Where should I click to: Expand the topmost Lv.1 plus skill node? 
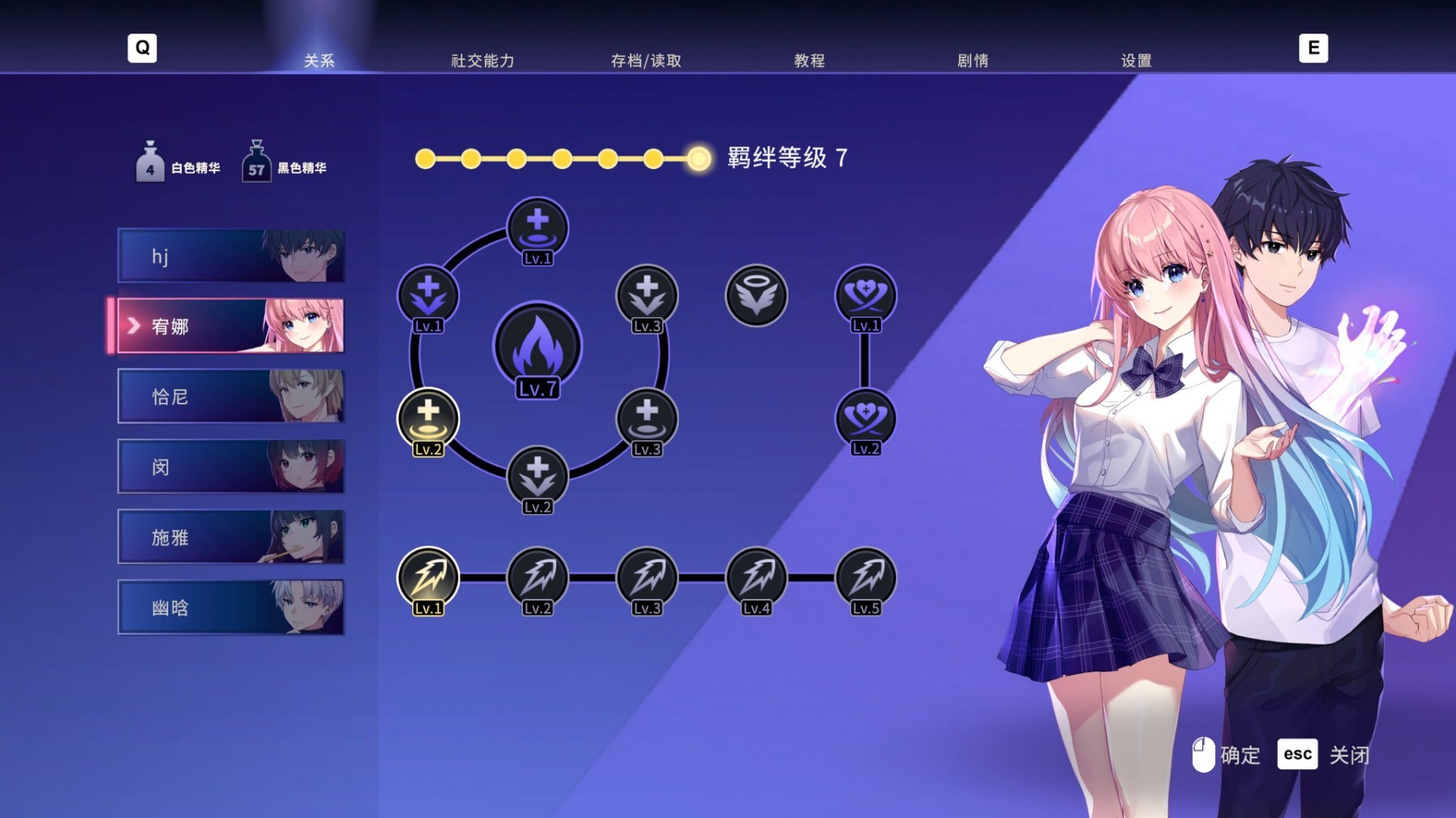pos(537,228)
